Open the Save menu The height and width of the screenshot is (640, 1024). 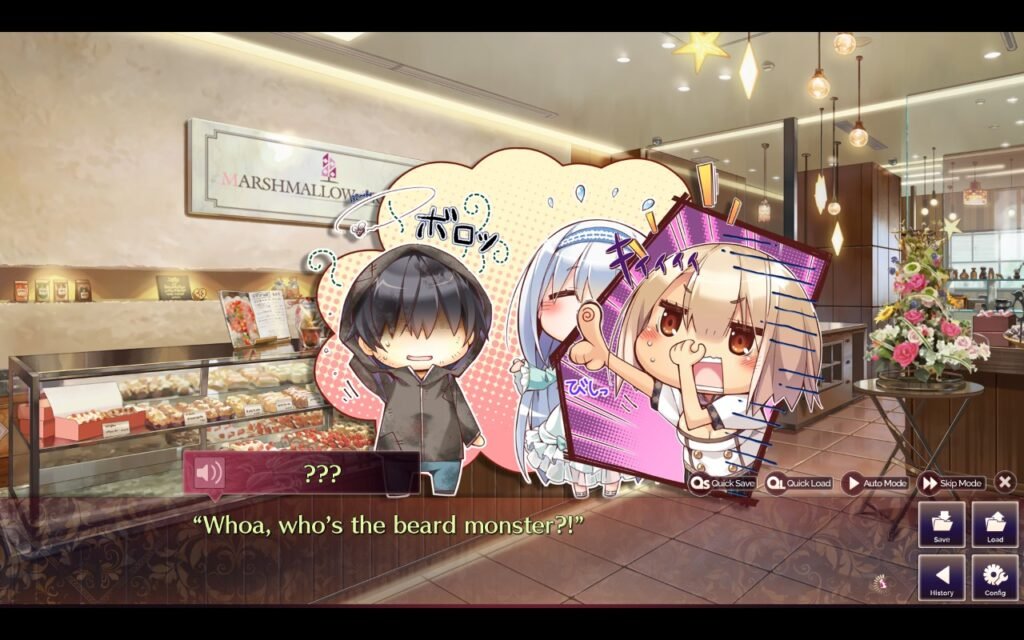pyautogui.click(x=941, y=524)
